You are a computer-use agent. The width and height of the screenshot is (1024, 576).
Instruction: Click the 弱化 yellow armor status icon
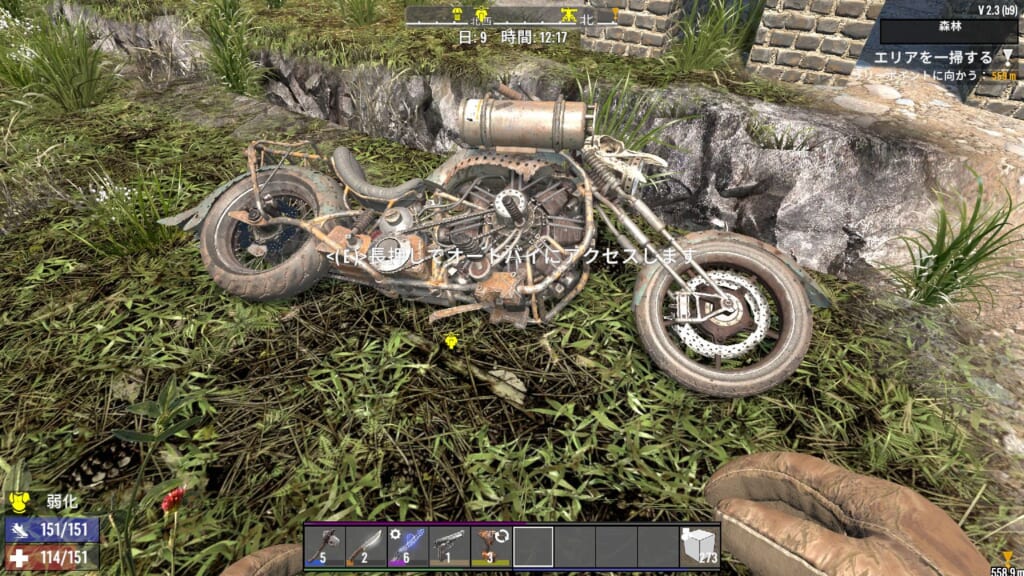[17, 502]
